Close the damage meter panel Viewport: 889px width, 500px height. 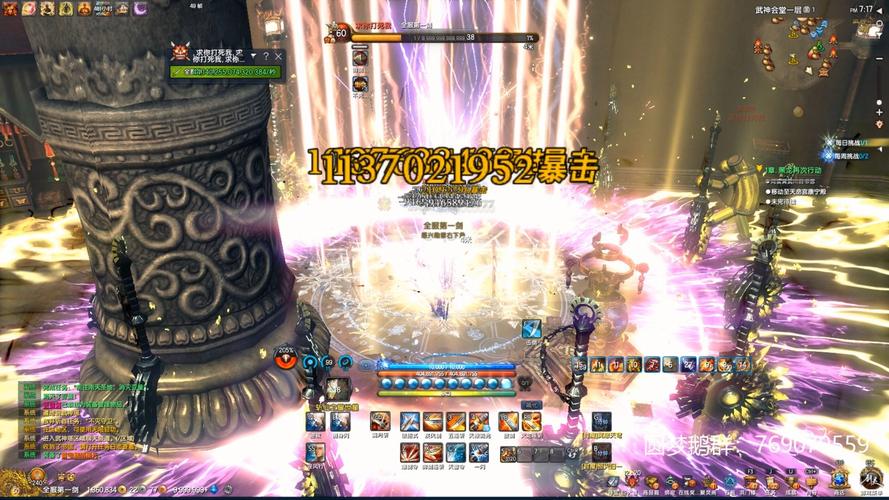279,56
